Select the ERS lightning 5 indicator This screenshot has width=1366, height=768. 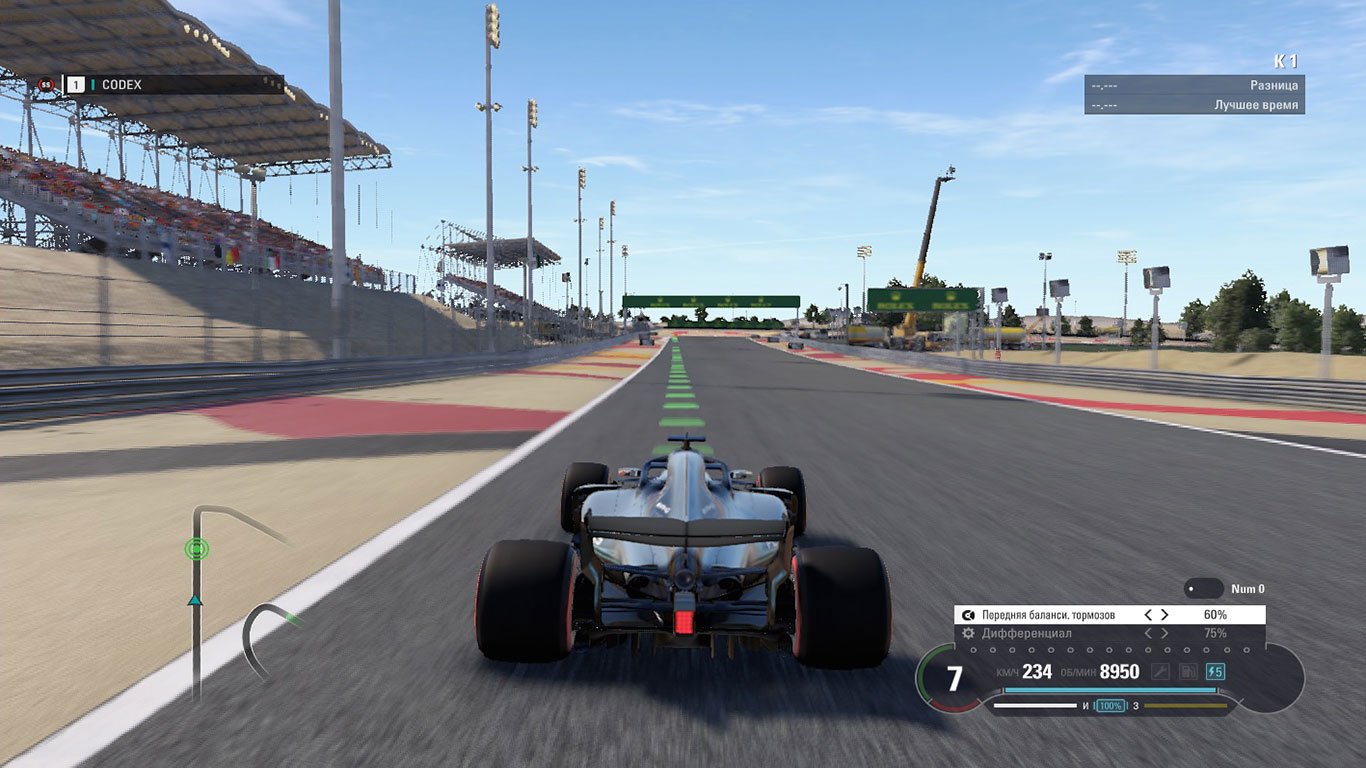pos(1214,671)
